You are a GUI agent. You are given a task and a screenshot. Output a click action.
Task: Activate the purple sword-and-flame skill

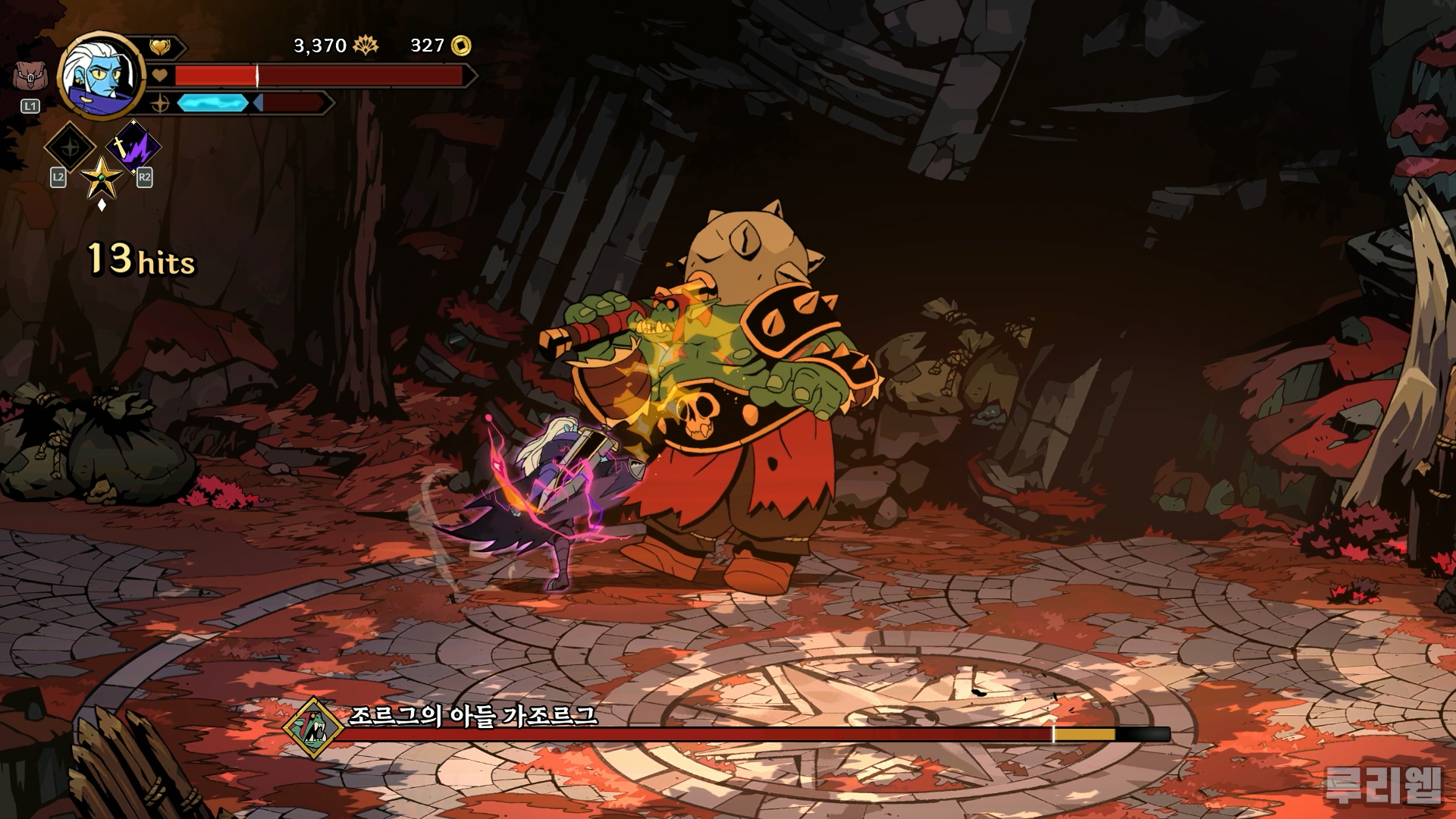click(x=133, y=146)
